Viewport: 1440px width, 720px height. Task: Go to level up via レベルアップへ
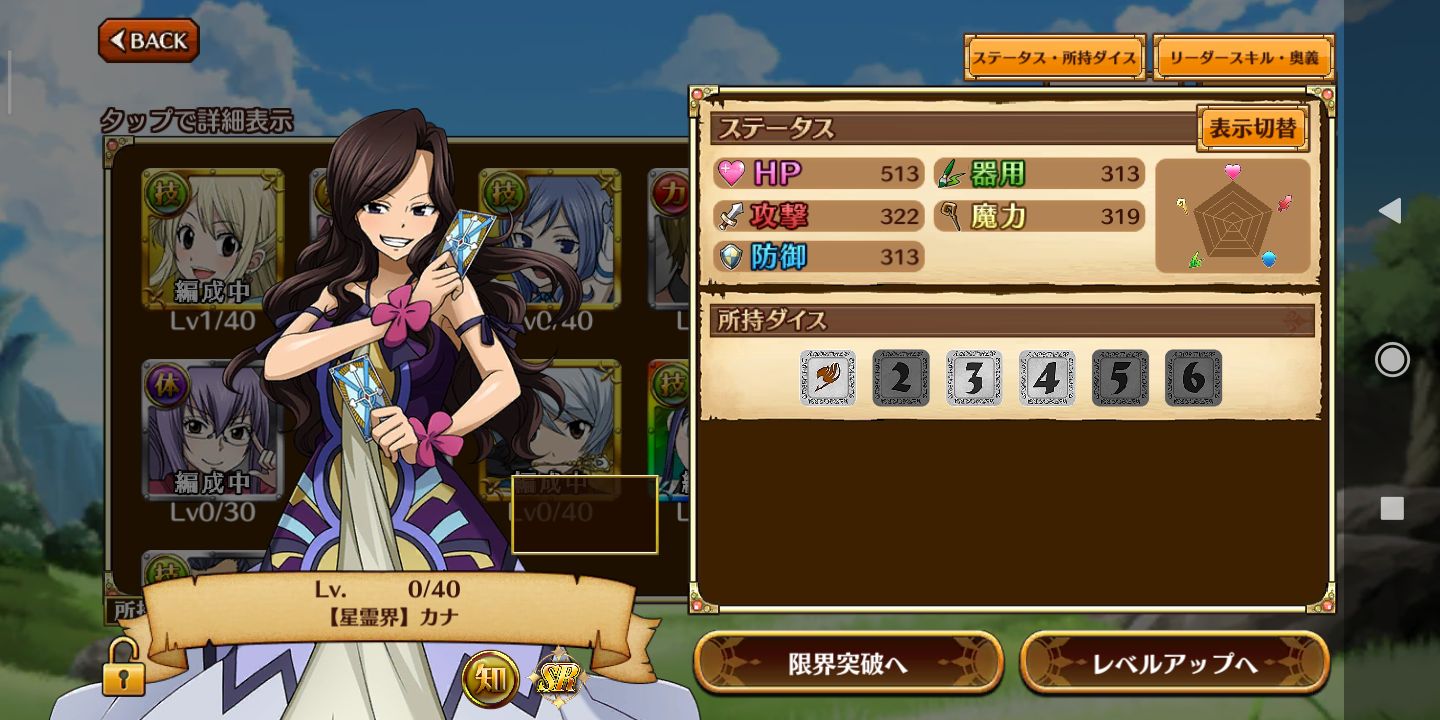[x=1174, y=663]
